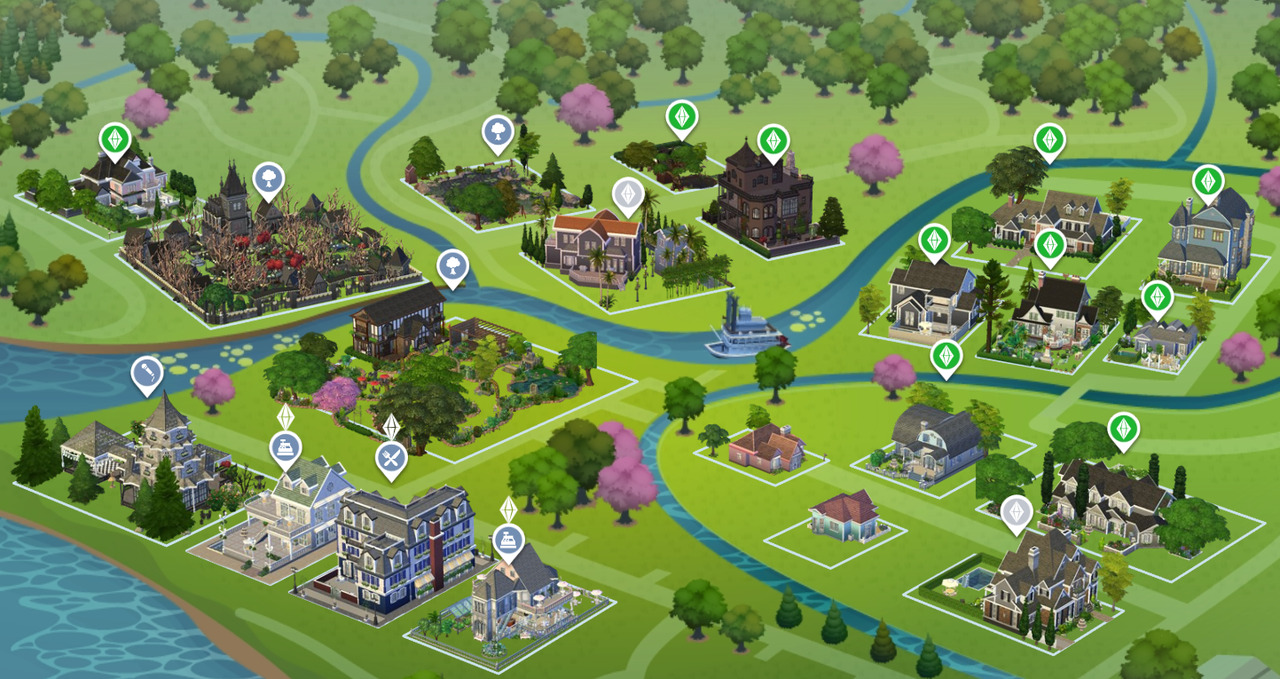The width and height of the screenshot is (1280, 679).
Task: Click the cash register pin over the white shop
Action: pyautogui.click(x=285, y=448)
